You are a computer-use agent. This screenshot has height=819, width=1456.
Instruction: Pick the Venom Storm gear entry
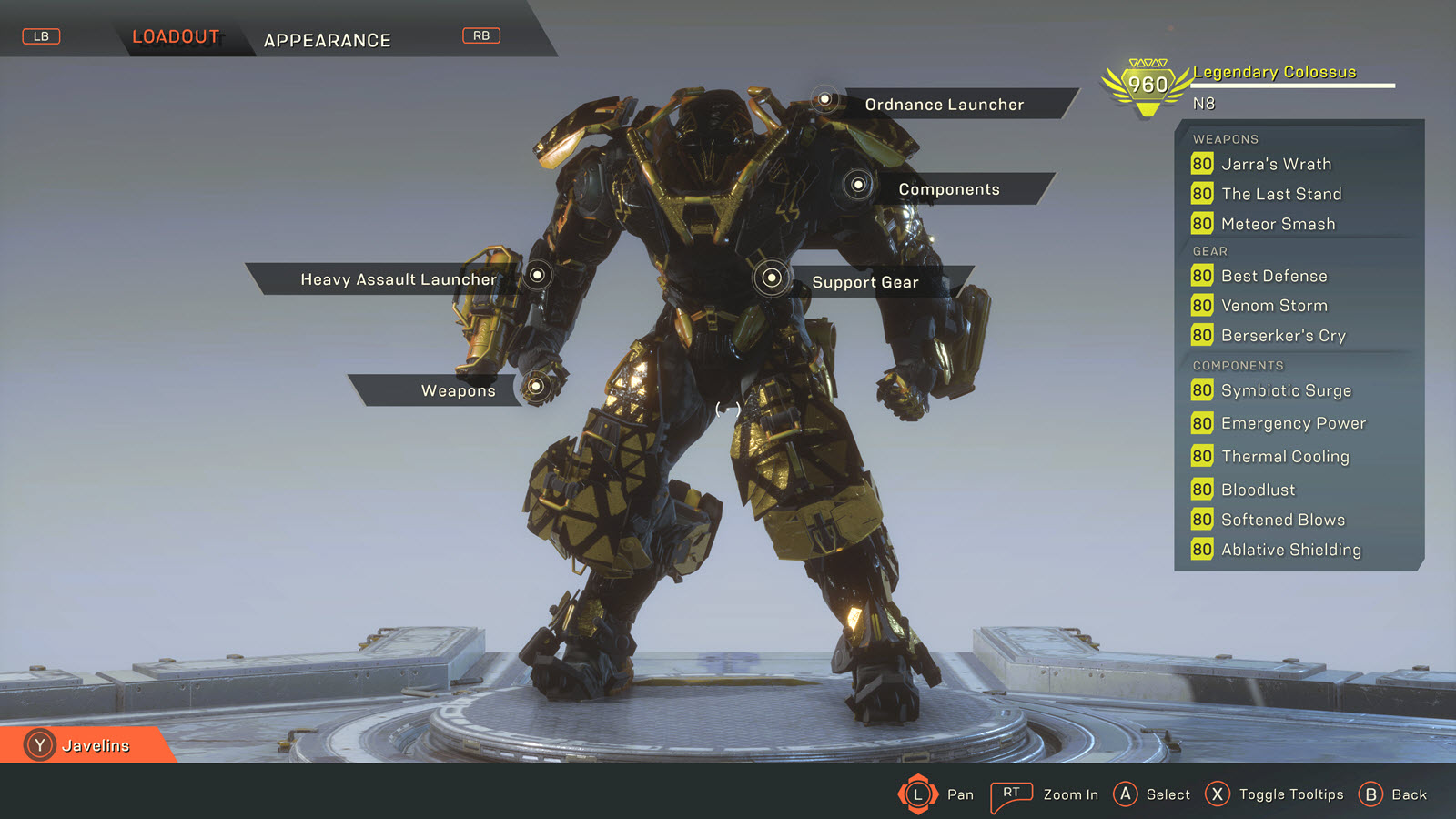click(1274, 306)
